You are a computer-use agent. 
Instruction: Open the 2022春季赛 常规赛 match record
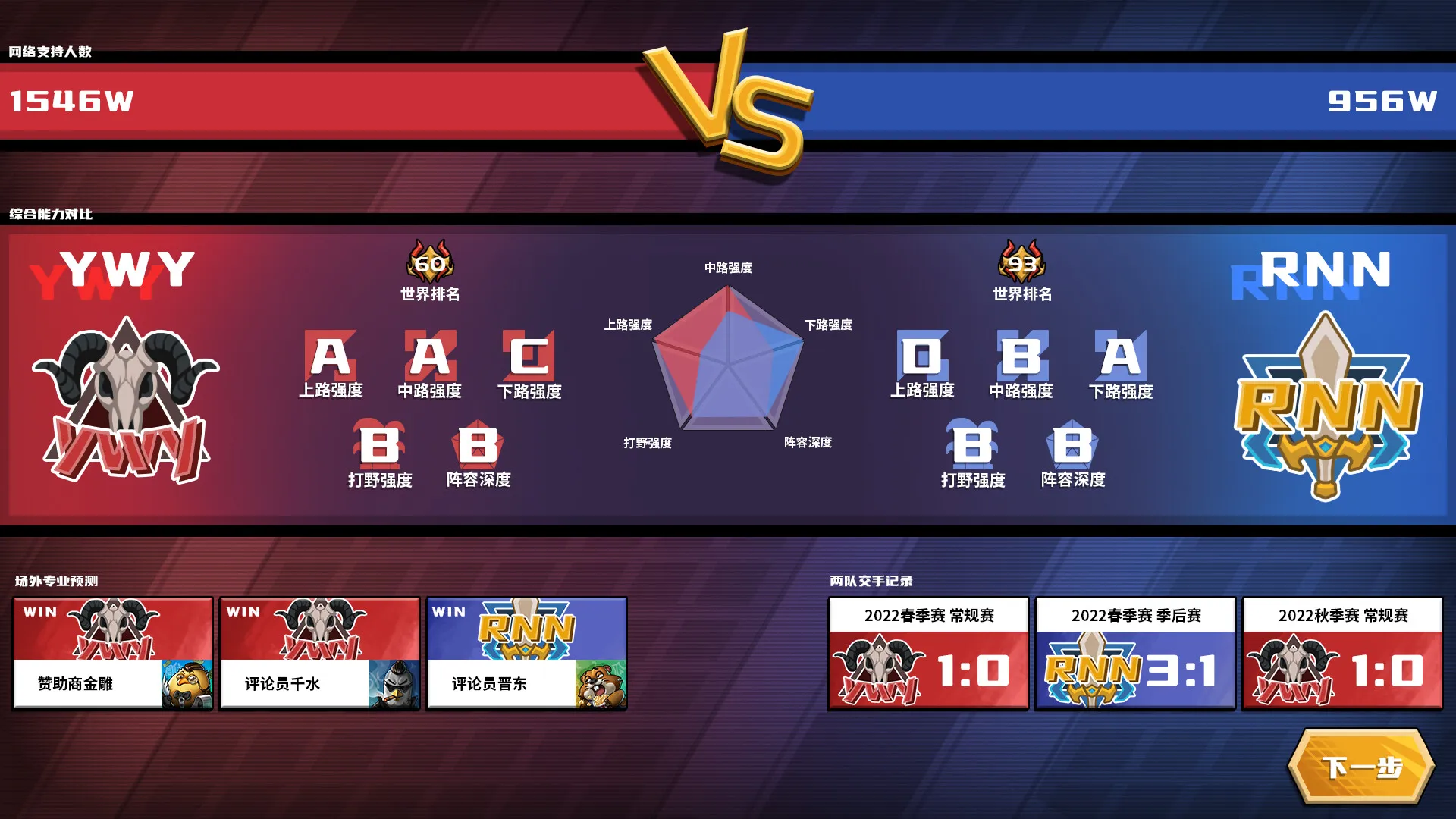point(929,652)
